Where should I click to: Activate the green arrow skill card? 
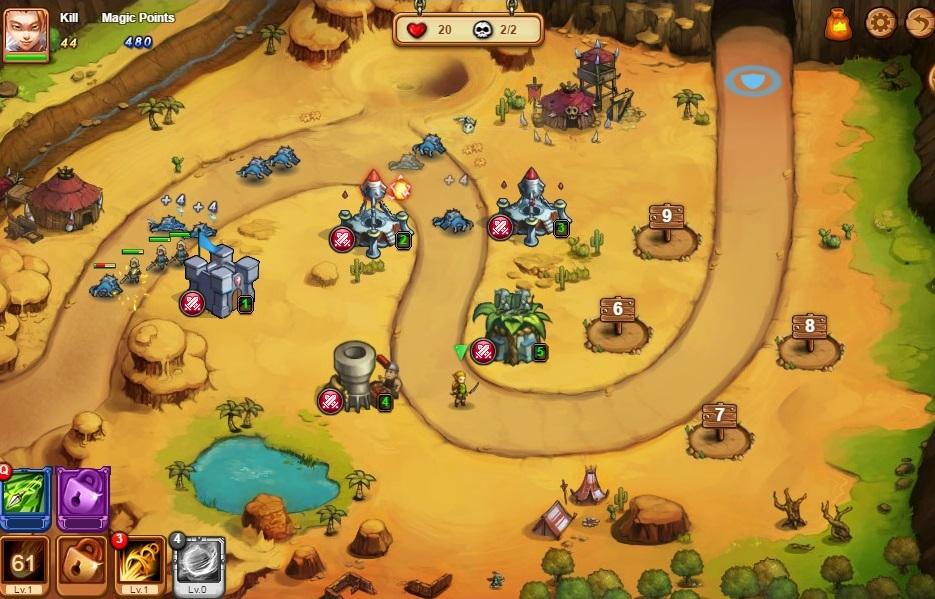click(24, 497)
